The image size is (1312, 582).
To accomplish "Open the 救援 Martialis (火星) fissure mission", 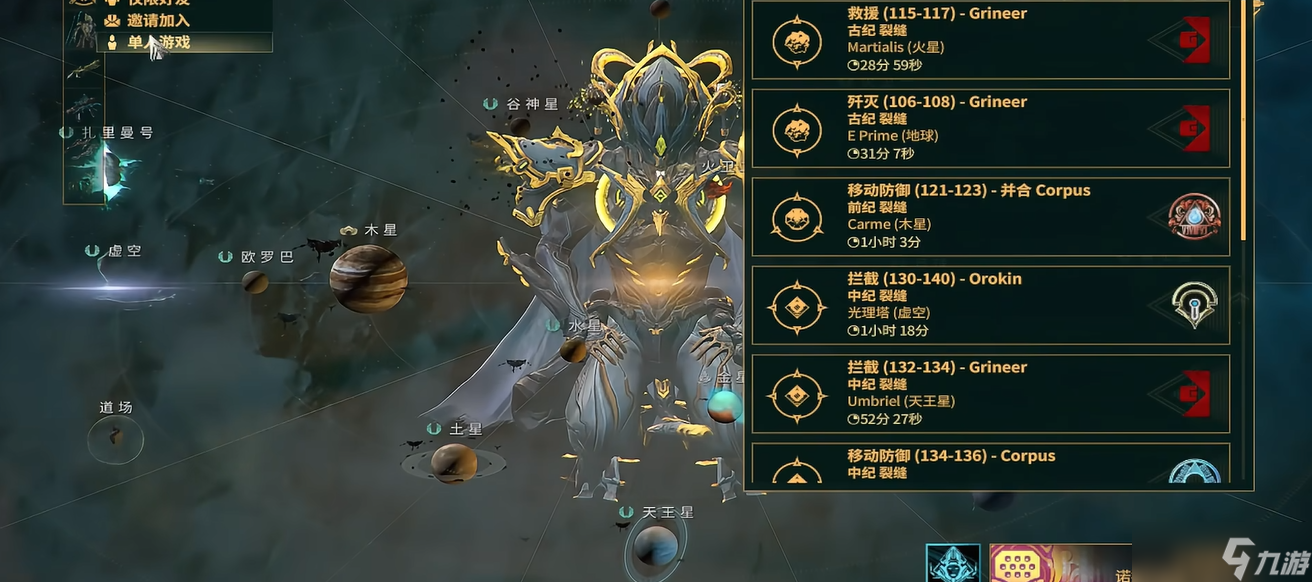I will point(989,40).
